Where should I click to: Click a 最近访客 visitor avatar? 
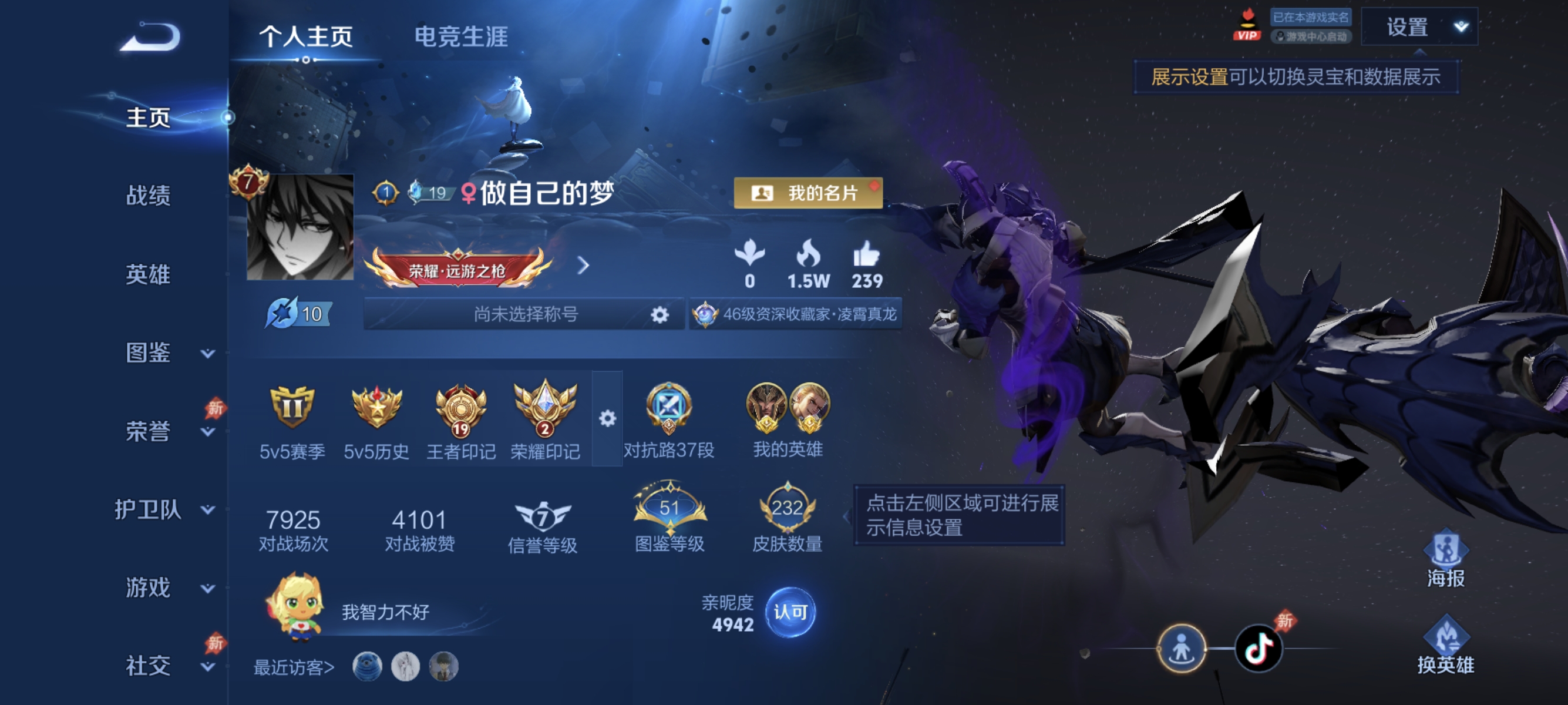[x=366, y=667]
